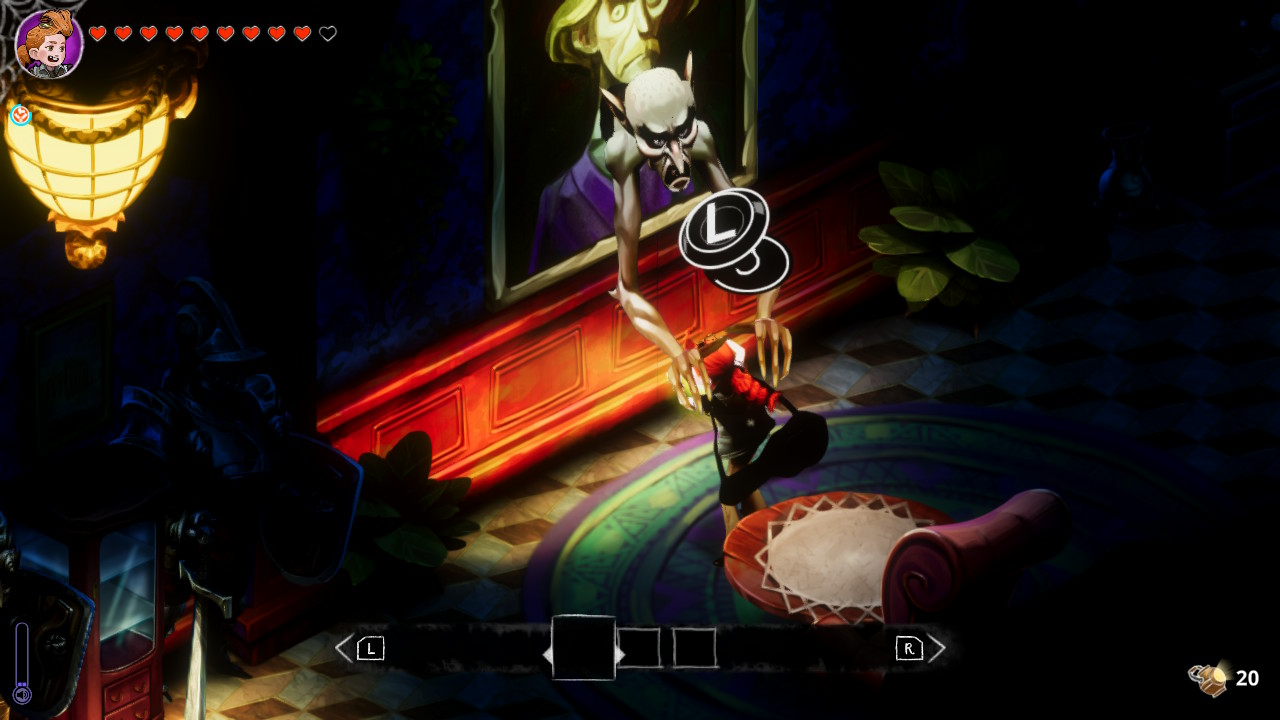Select the large highlighted item slot

coord(583,648)
